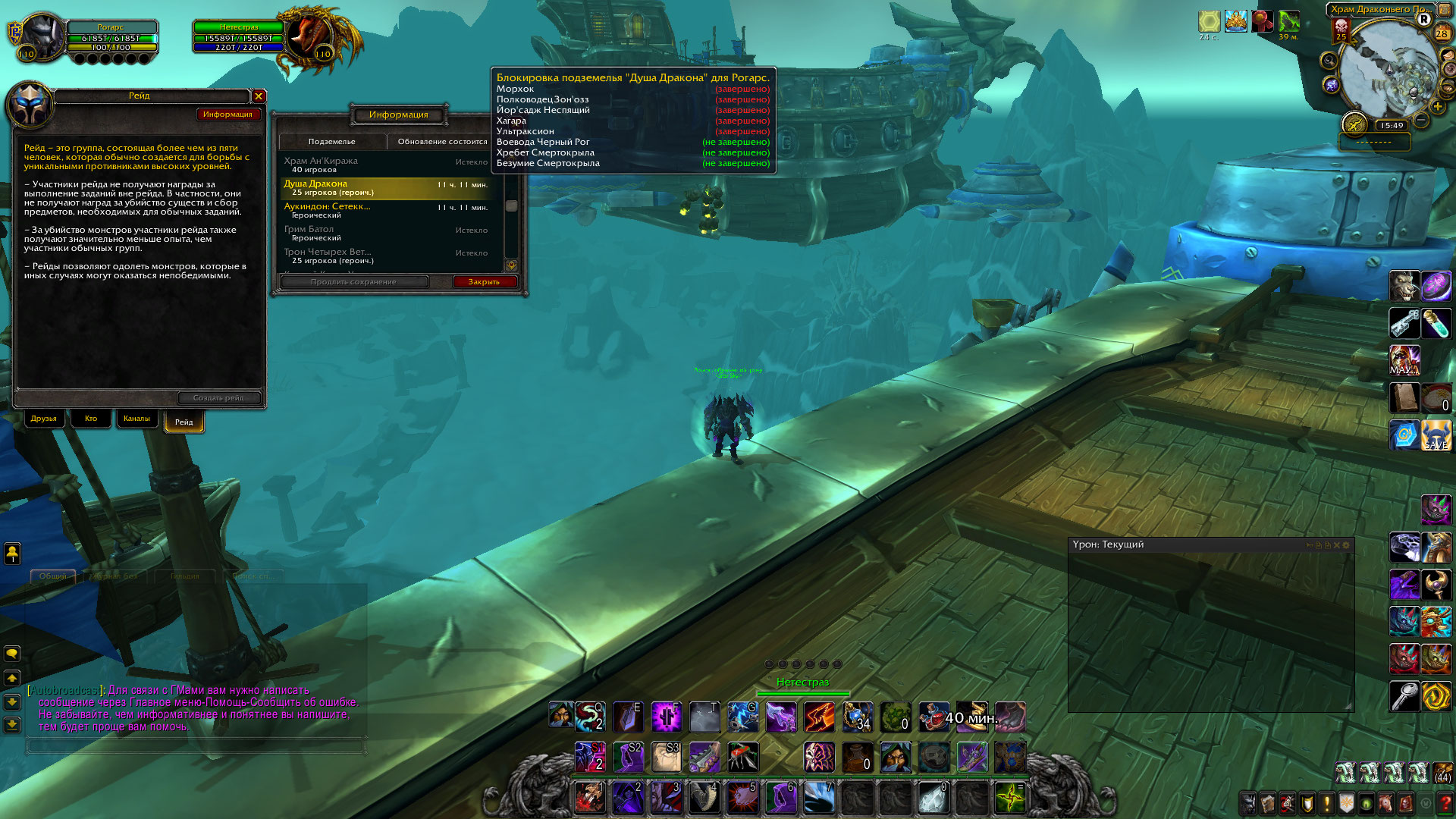This screenshot has width=1456, height=819.
Task: Select the Рейд tab
Action: (x=184, y=422)
